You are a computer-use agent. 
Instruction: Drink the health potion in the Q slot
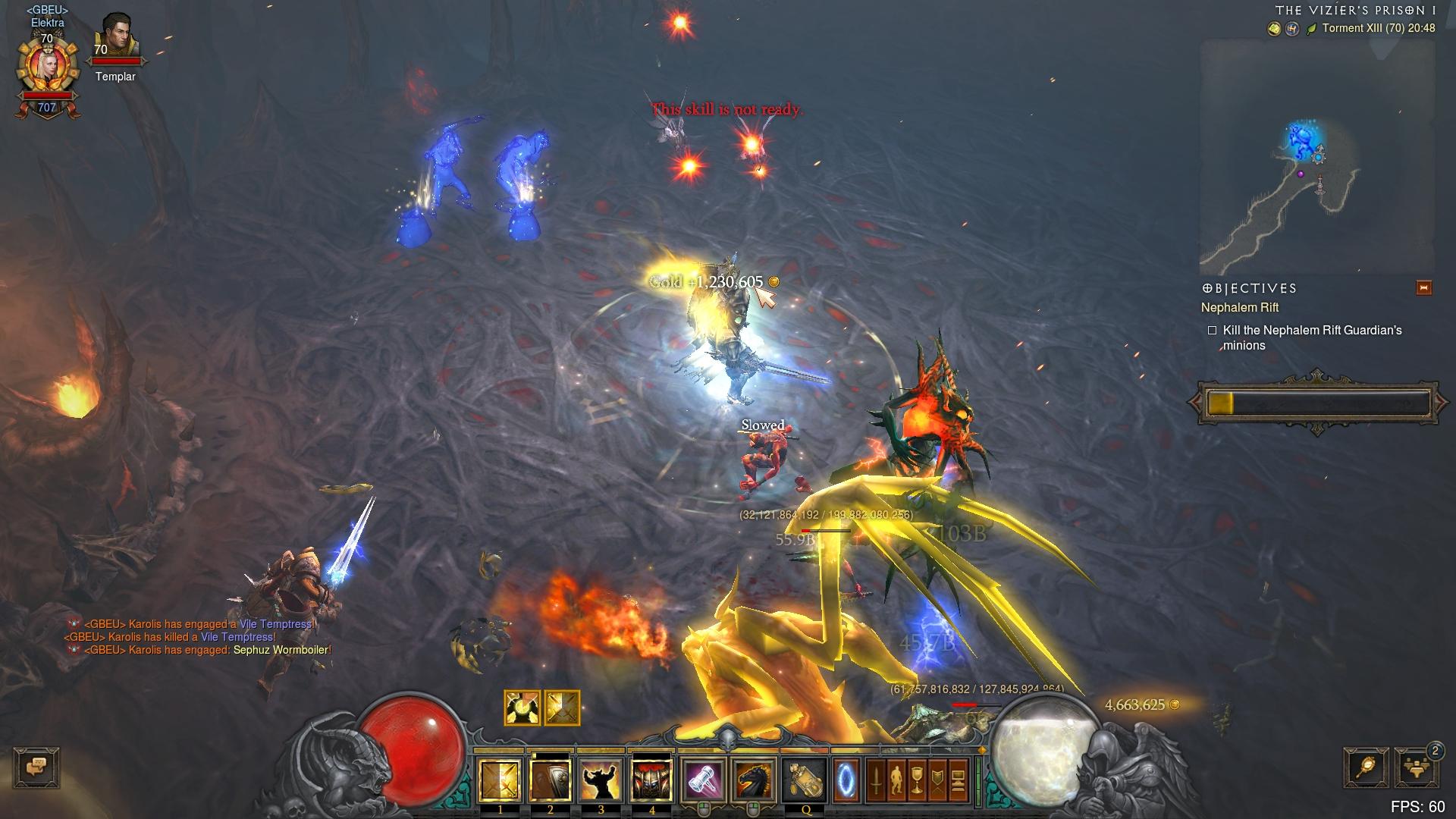(x=805, y=780)
